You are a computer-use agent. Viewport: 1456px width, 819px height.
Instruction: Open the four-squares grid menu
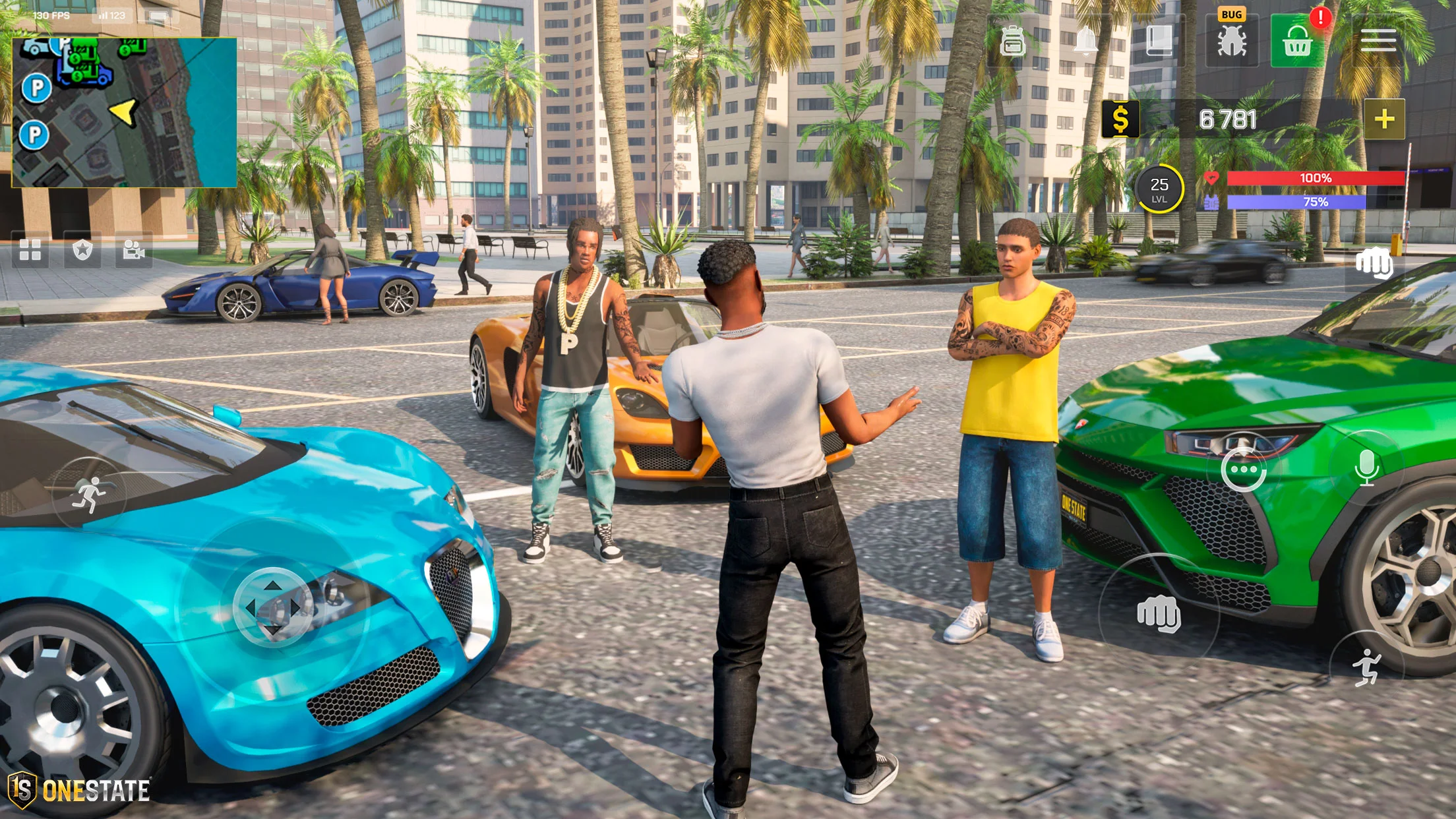point(30,250)
